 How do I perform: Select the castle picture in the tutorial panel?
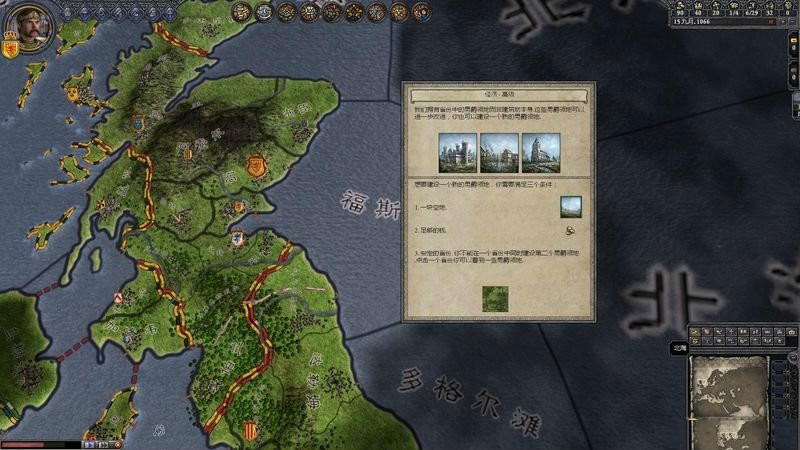[x=458, y=153]
